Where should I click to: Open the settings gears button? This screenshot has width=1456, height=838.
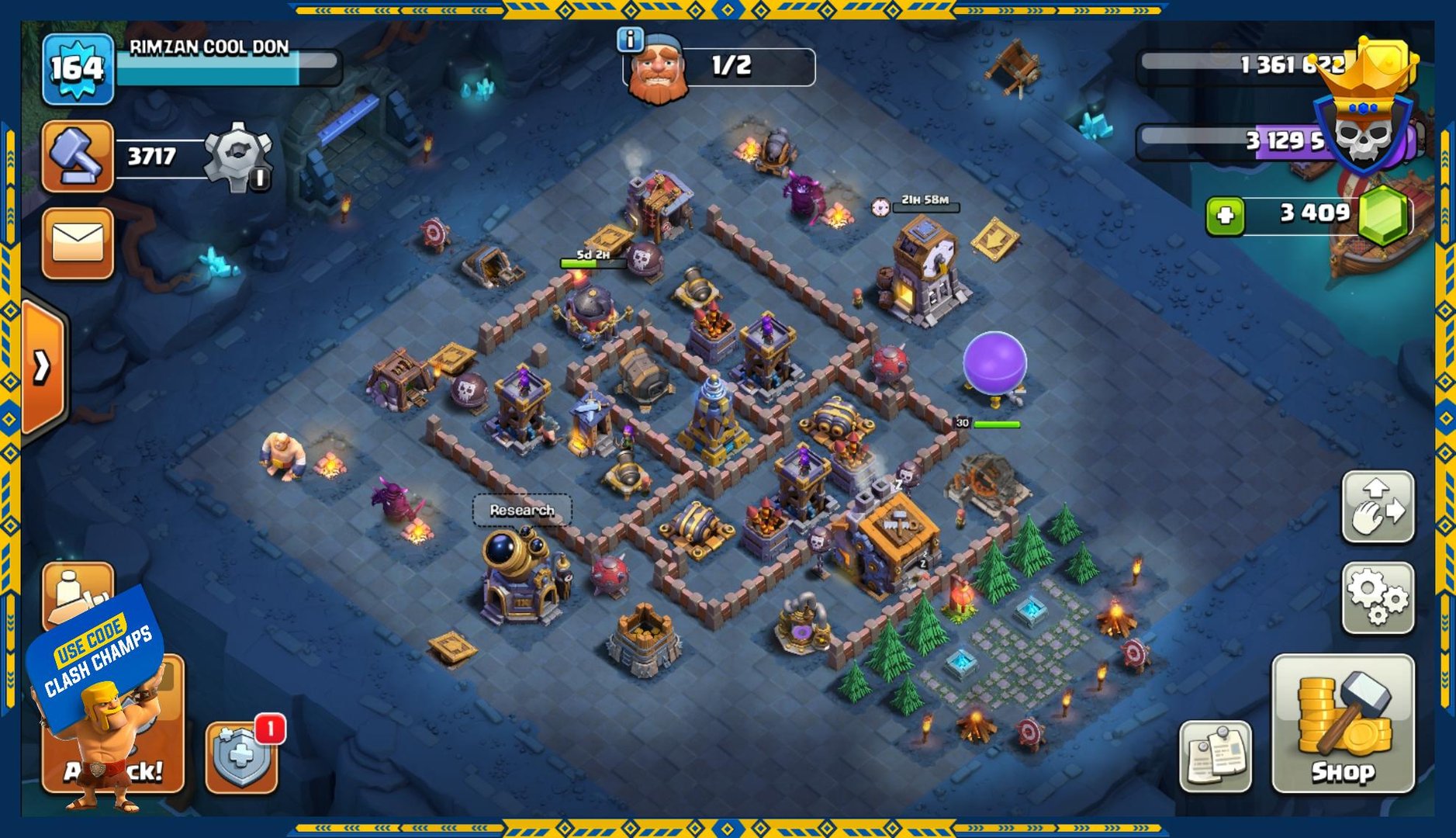click(1378, 597)
